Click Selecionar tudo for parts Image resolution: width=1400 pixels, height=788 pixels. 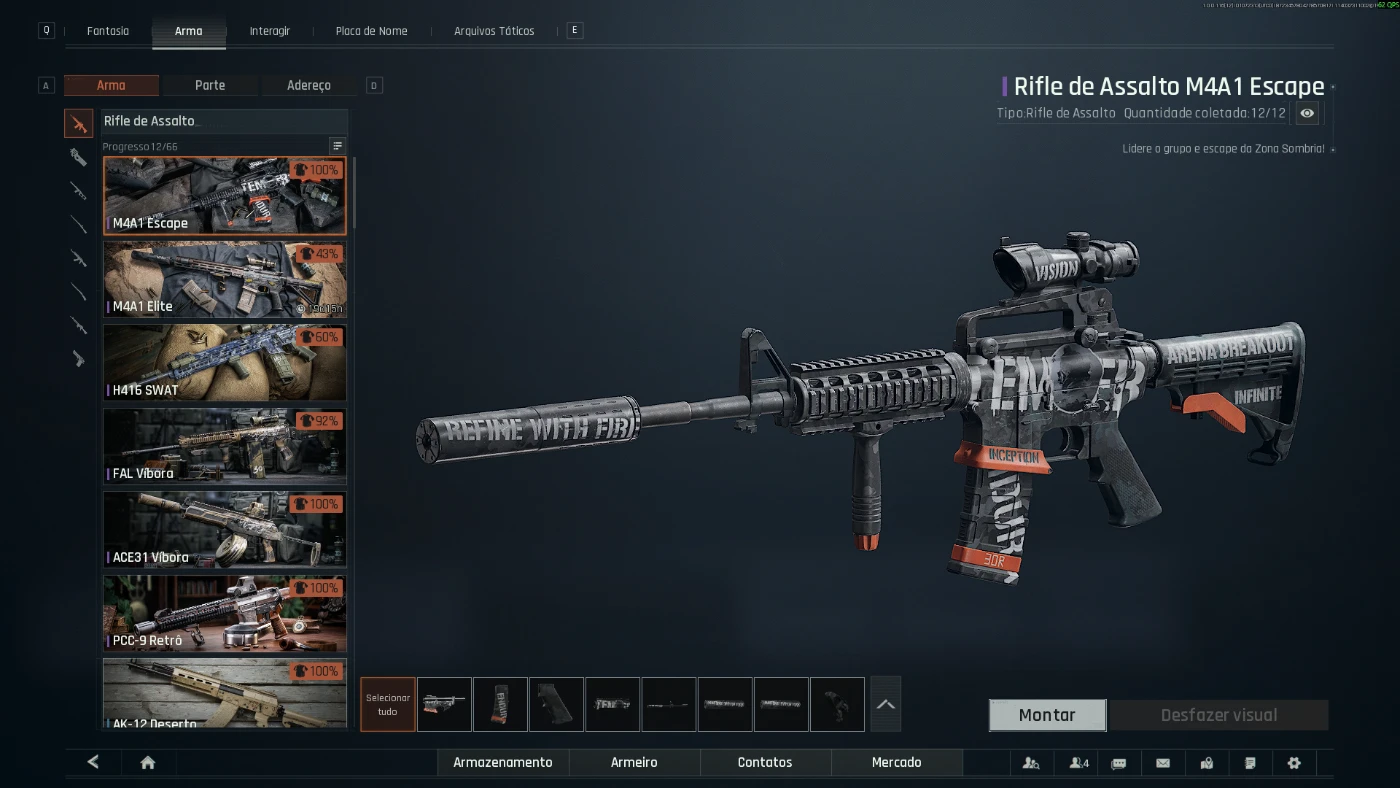pyautogui.click(x=388, y=704)
